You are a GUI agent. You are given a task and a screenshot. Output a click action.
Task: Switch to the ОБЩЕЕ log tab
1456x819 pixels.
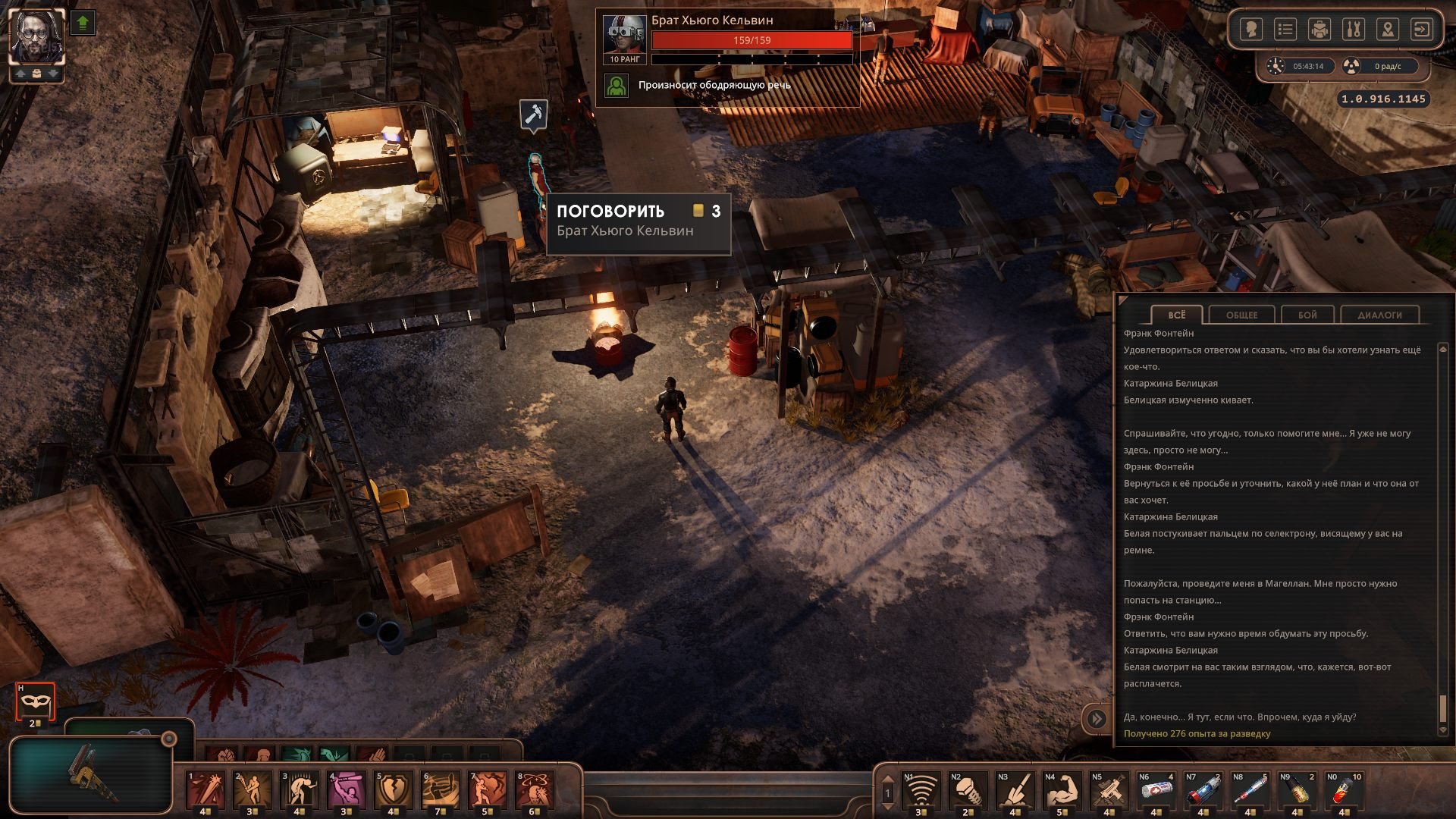(x=1241, y=315)
